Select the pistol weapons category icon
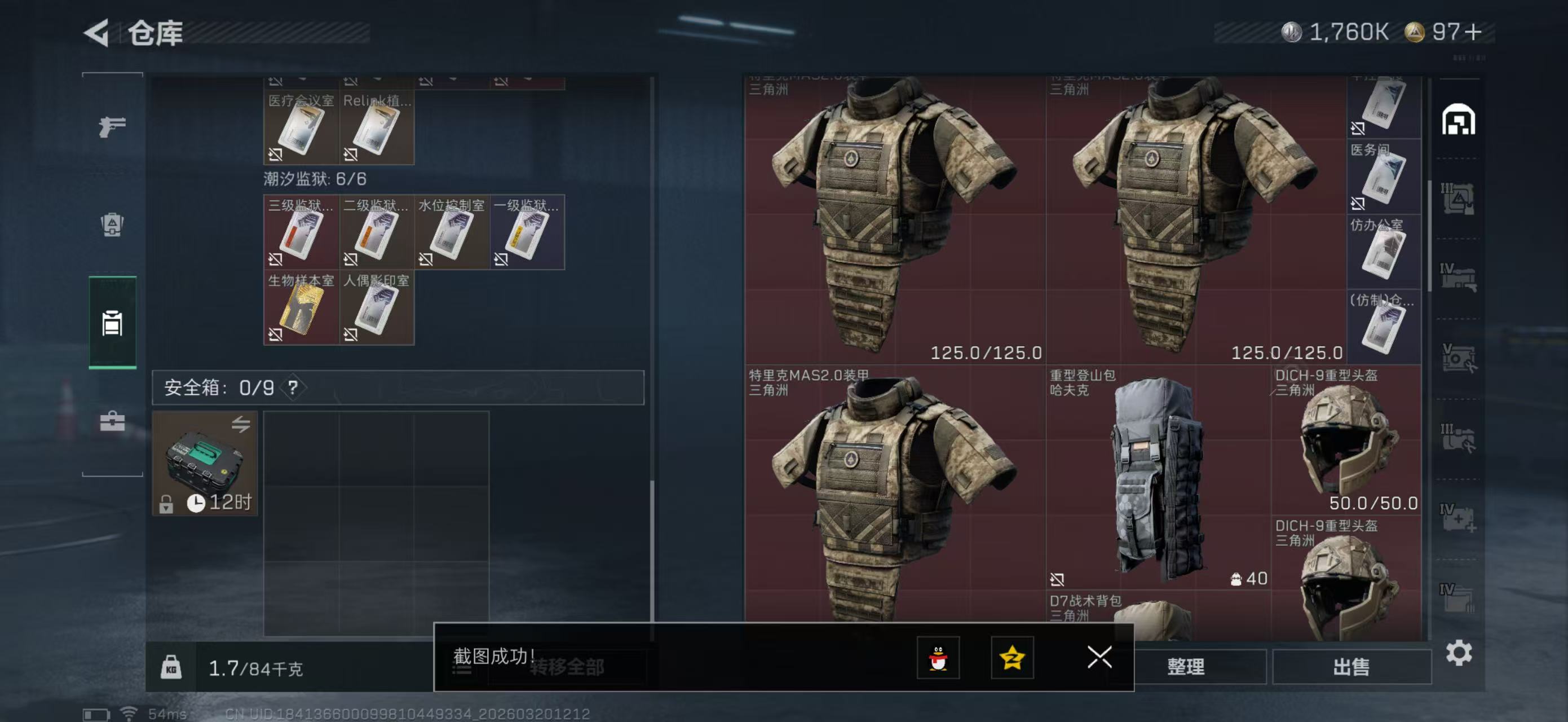 pos(112,125)
